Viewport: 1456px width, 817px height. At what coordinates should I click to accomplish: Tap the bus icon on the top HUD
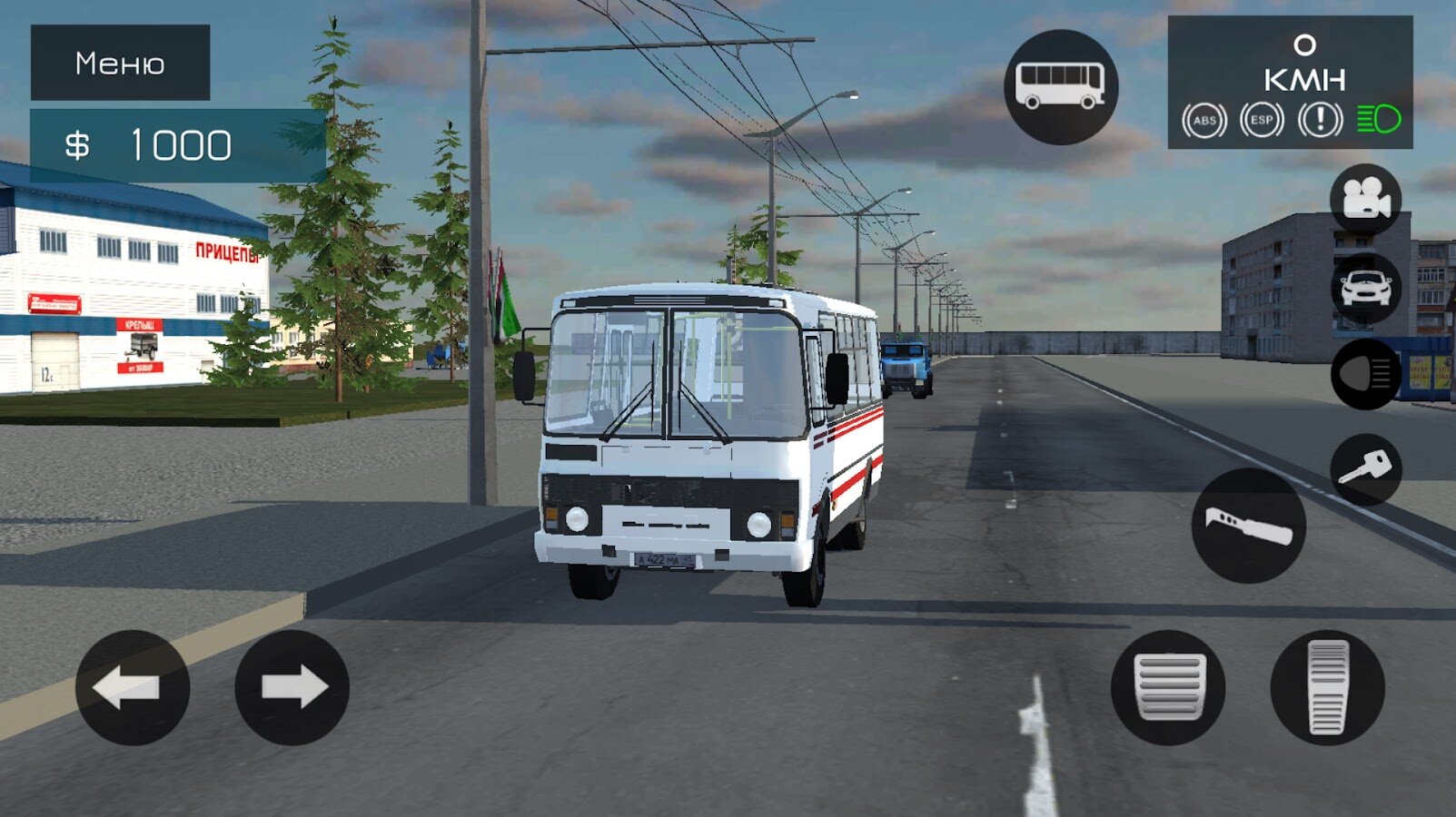[x=1061, y=81]
